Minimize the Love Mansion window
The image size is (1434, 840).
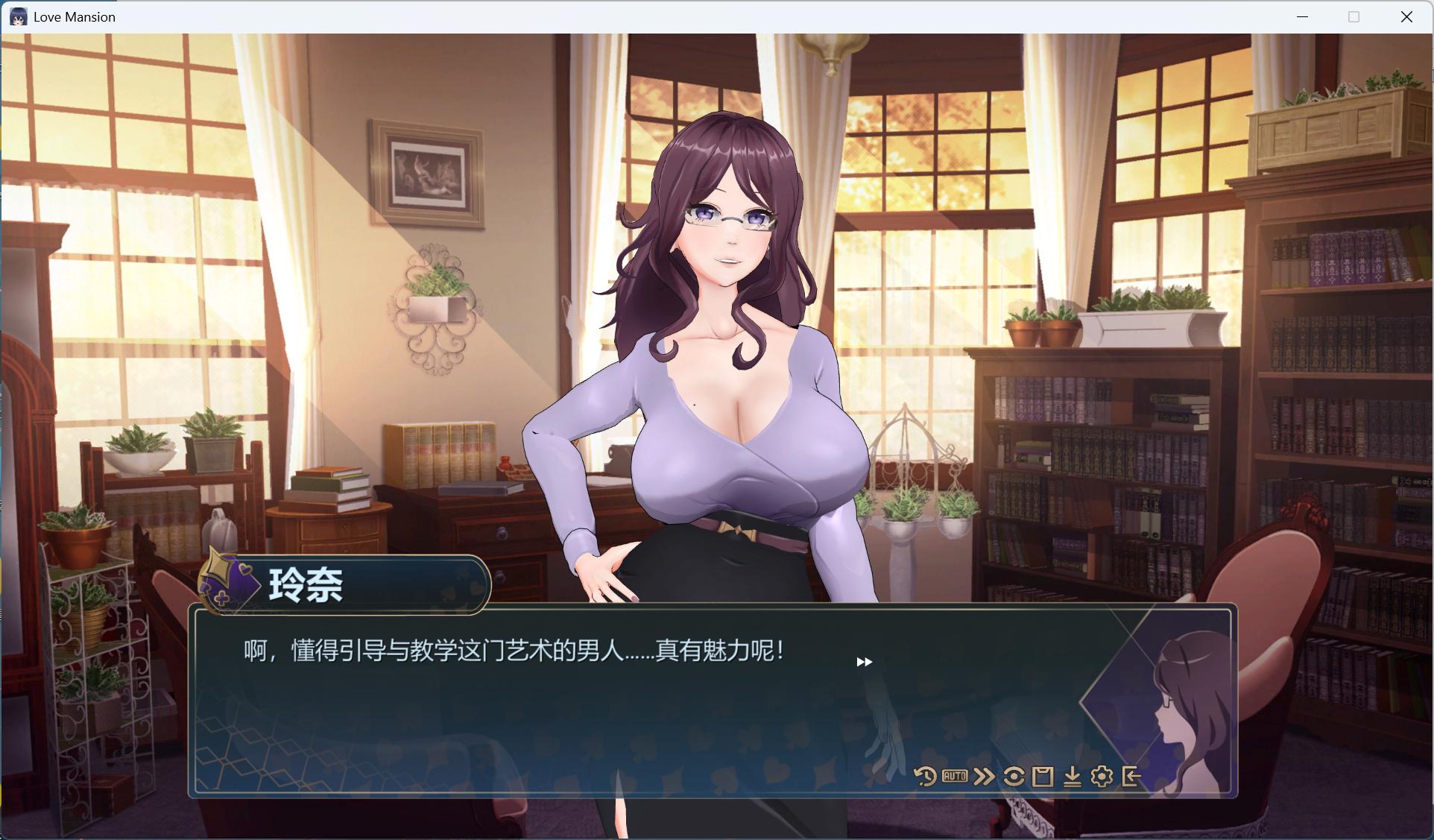(1303, 16)
